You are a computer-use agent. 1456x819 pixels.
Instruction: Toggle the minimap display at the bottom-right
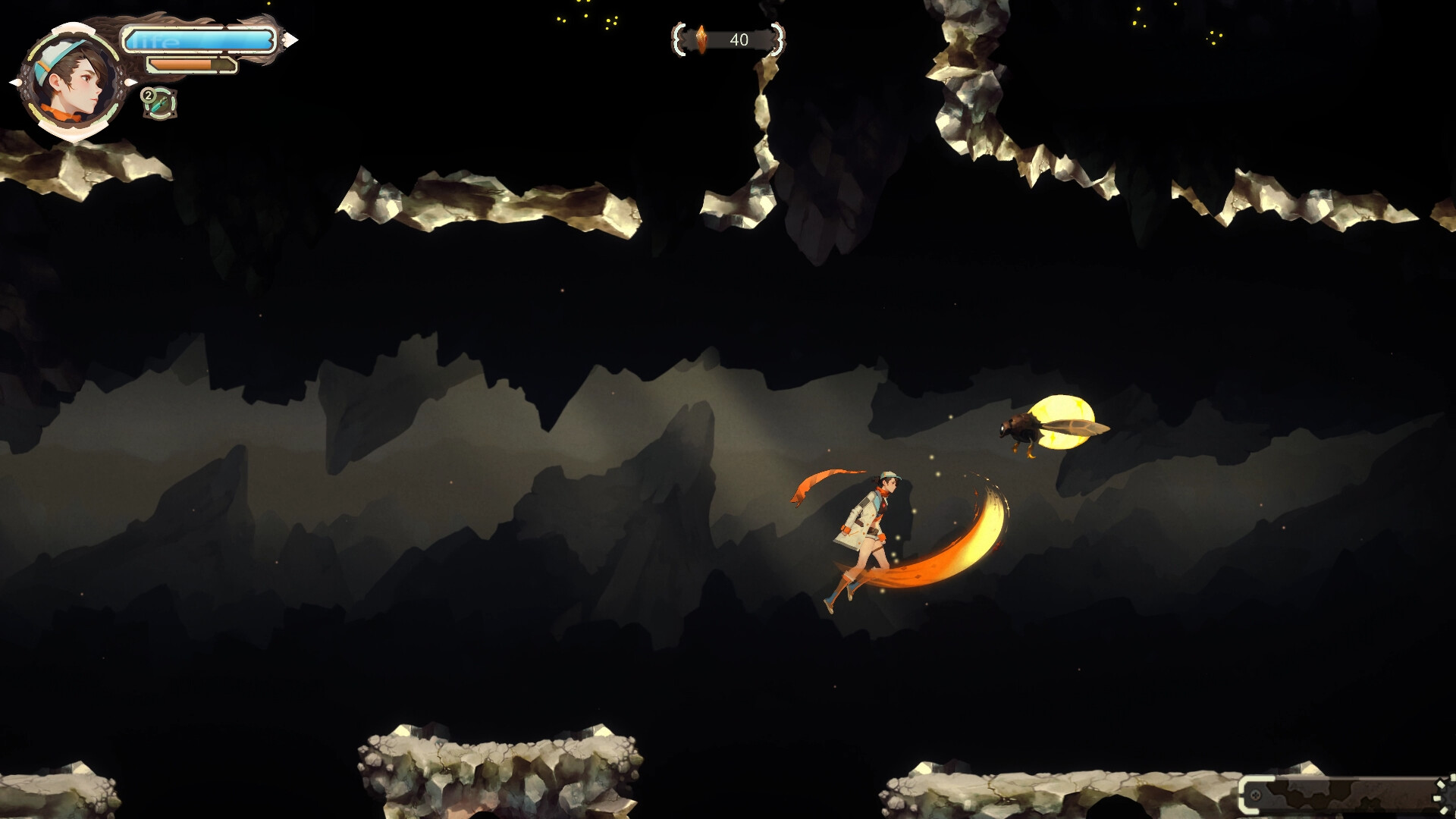(1350, 792)
